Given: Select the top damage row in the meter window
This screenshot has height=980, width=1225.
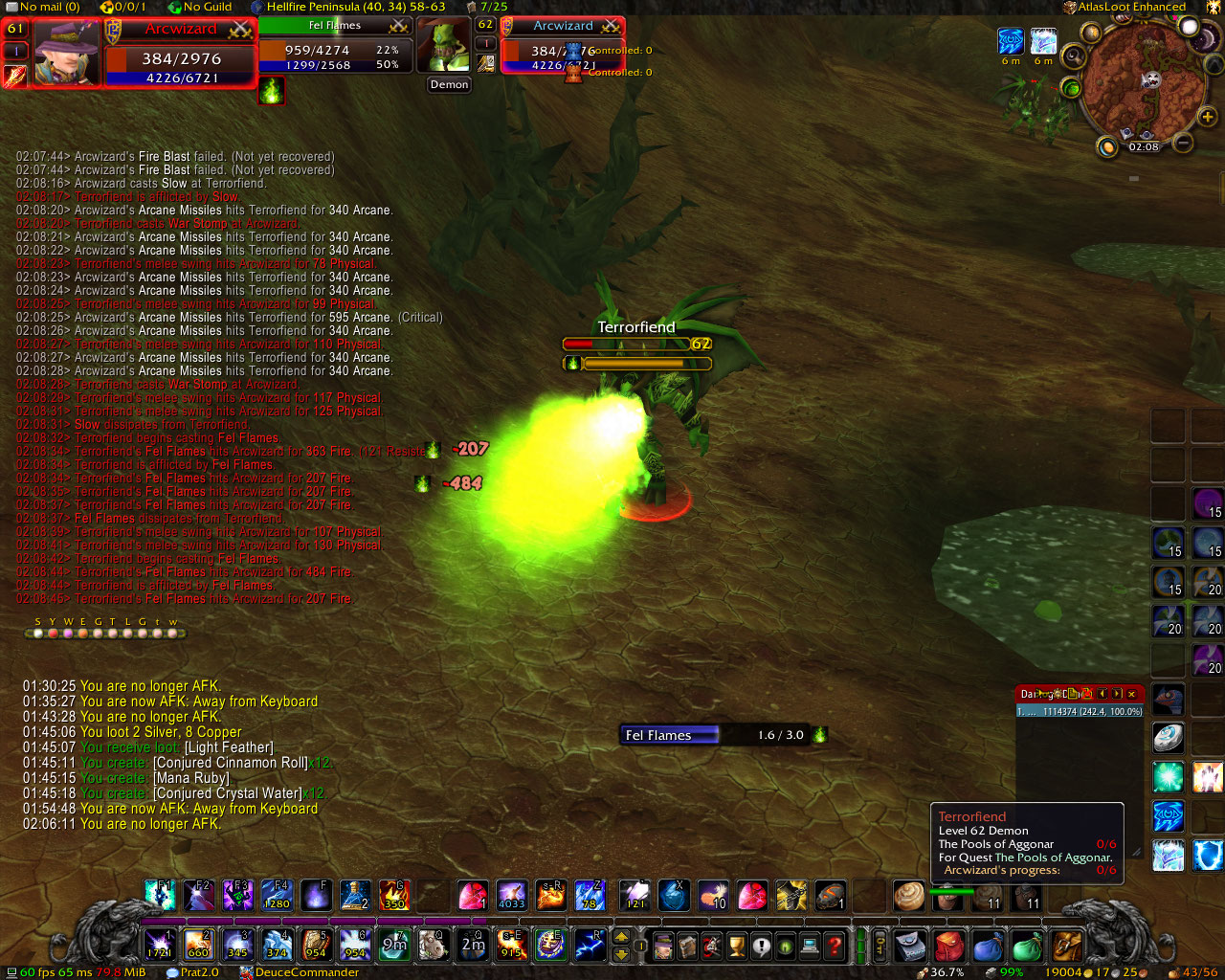Looking at the screenshot, I should [1072, 712].
